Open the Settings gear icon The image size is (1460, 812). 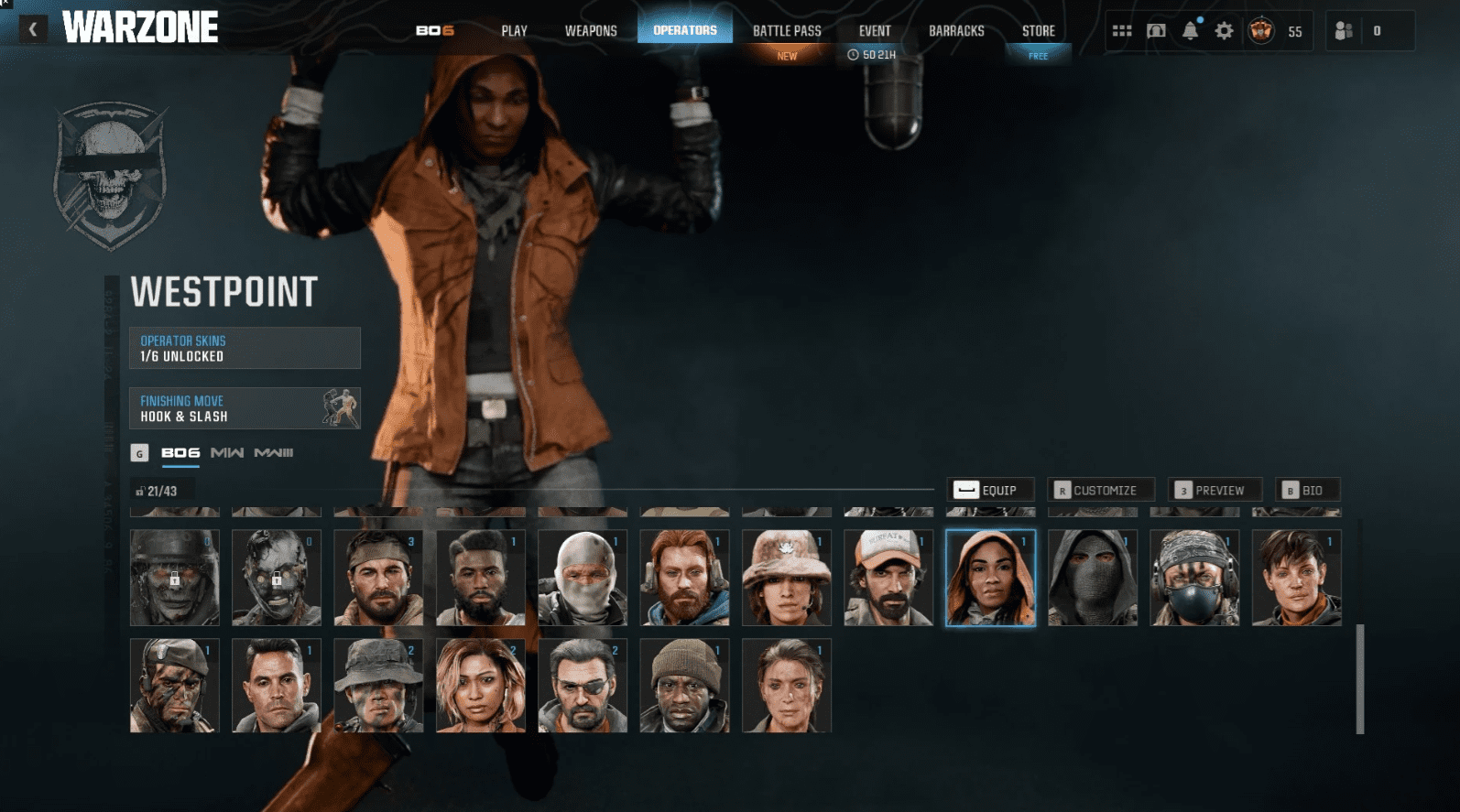click(x=1223, y=30)
